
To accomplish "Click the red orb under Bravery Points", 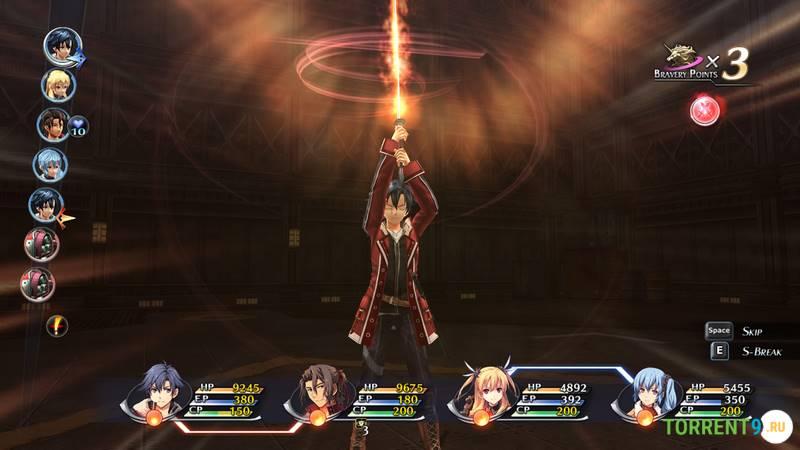I will pyautogui.click(x=705, y=110).
